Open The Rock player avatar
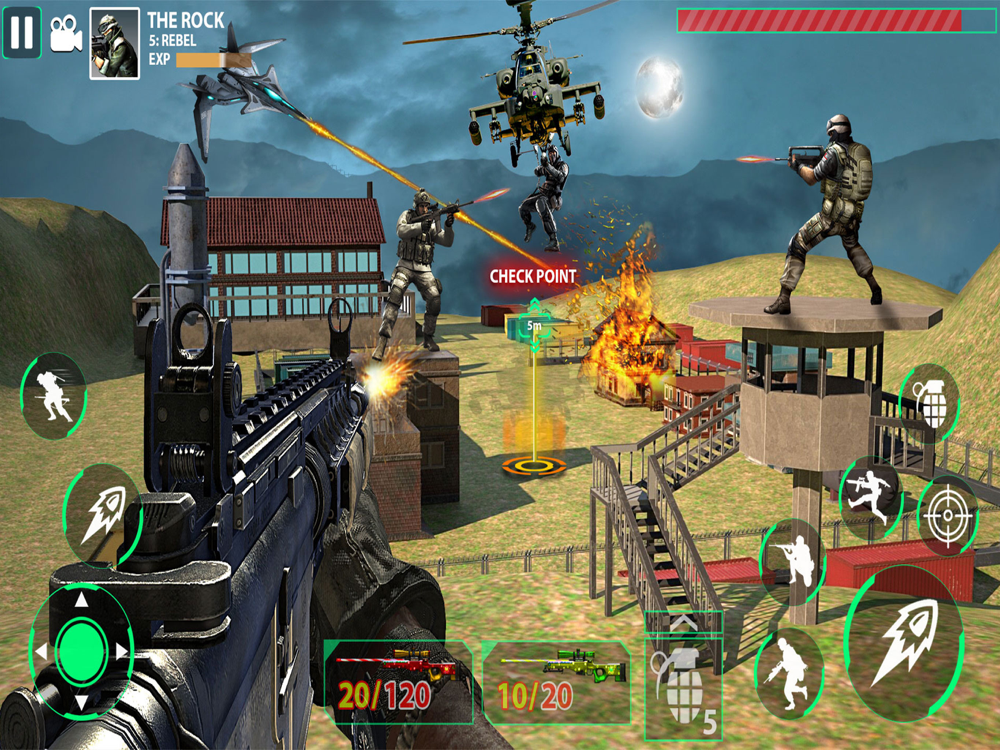Screen dimensions: 1000x750 (x=114, y=44)
